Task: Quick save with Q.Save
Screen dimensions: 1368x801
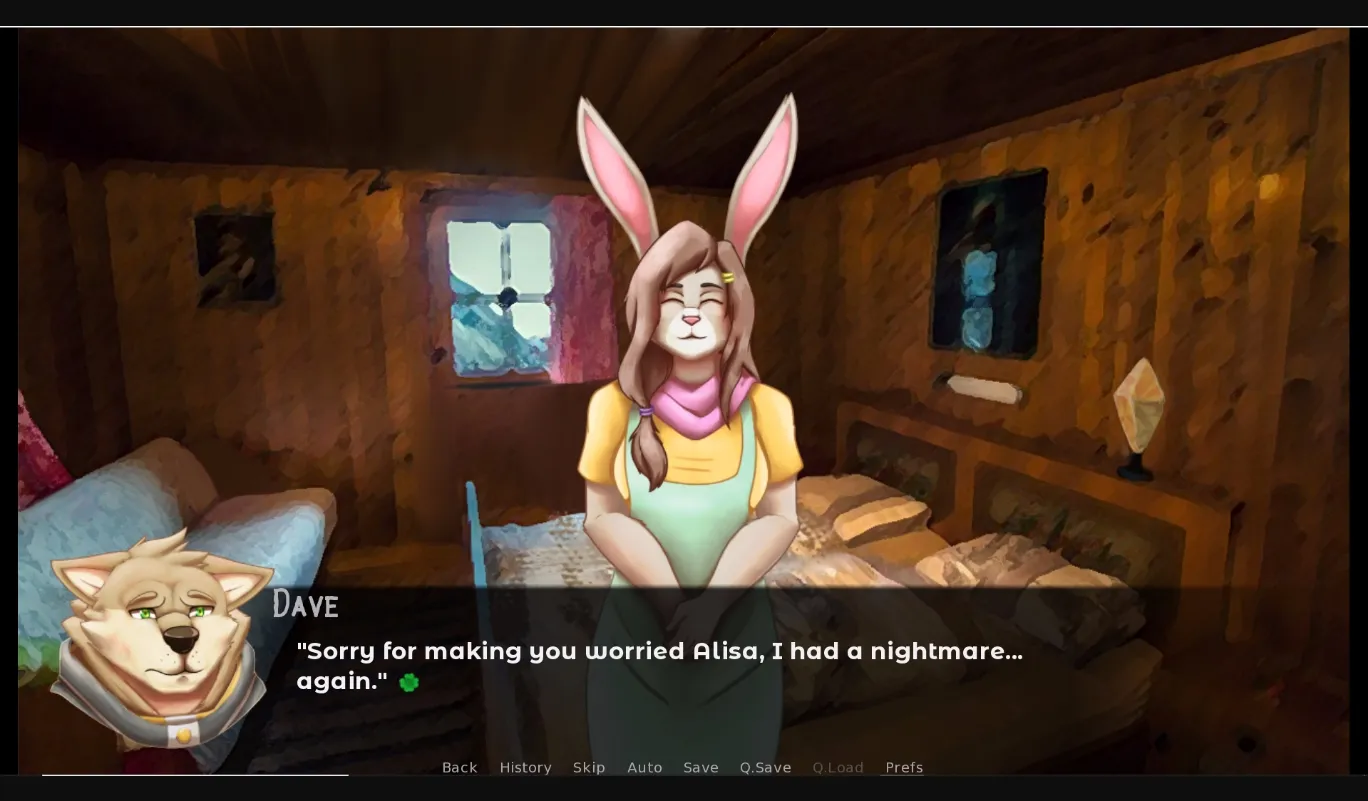Action: 765,767
